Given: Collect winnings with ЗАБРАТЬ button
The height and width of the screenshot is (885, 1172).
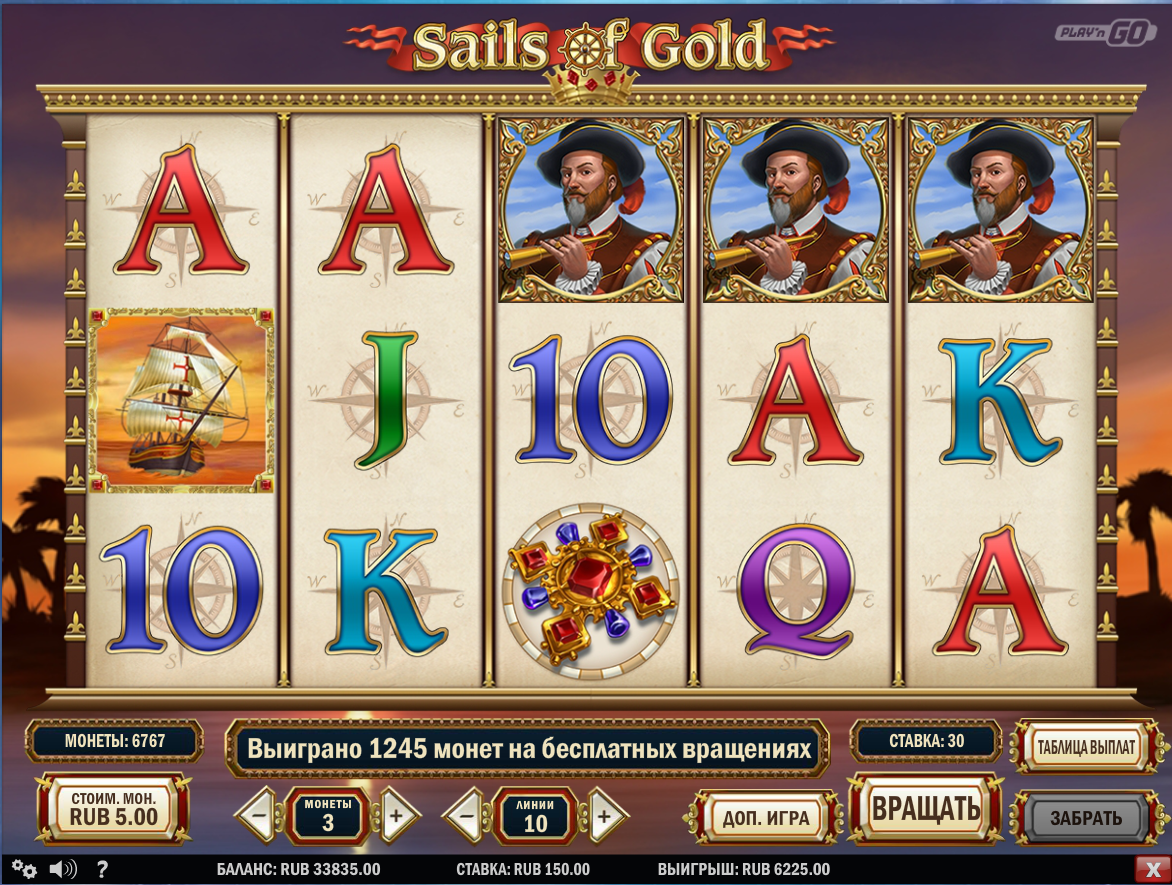Looking at the screenshot, I should [1086, 818].
